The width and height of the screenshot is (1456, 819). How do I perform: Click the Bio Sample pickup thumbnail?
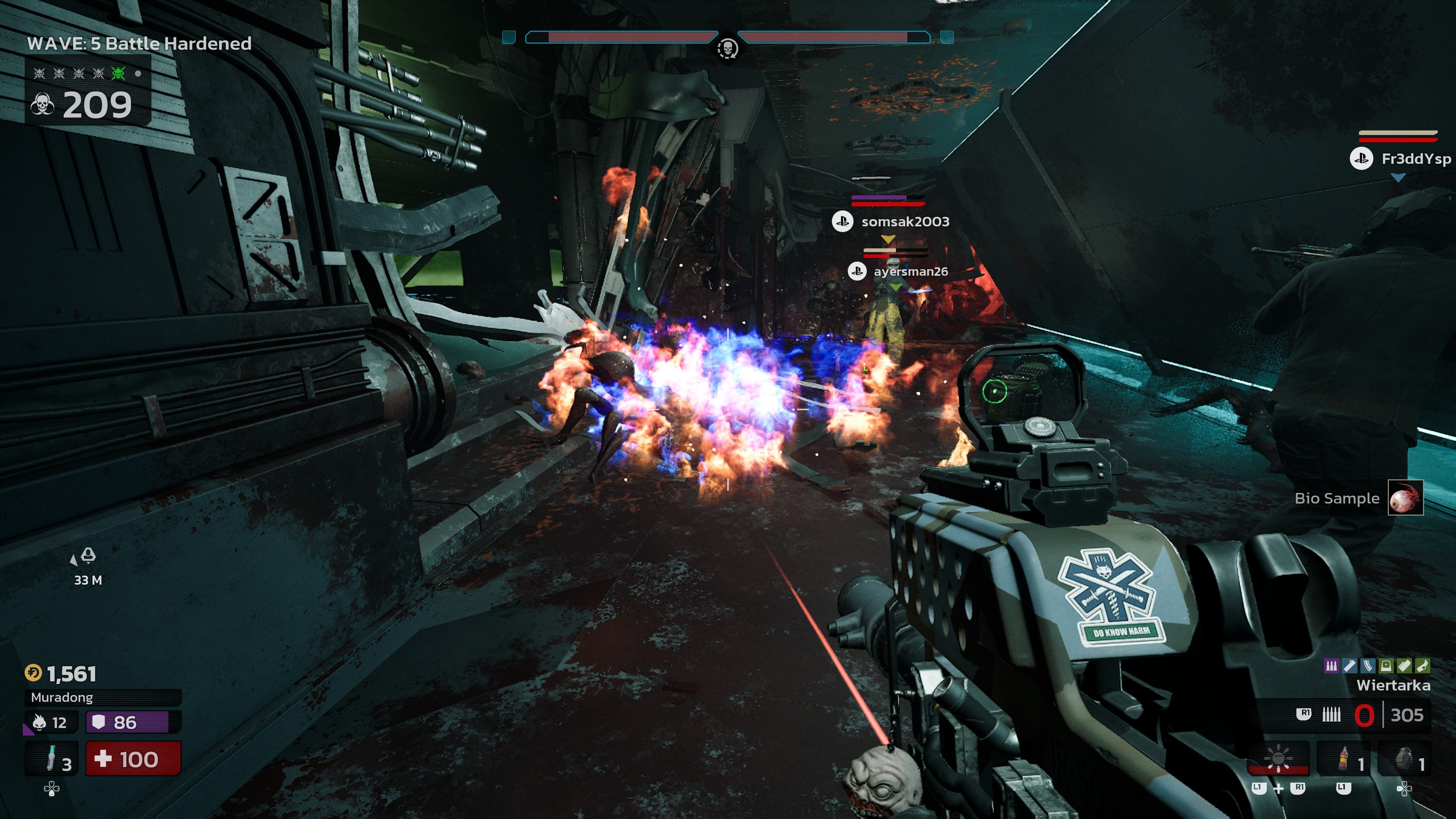coord(1405,497)
